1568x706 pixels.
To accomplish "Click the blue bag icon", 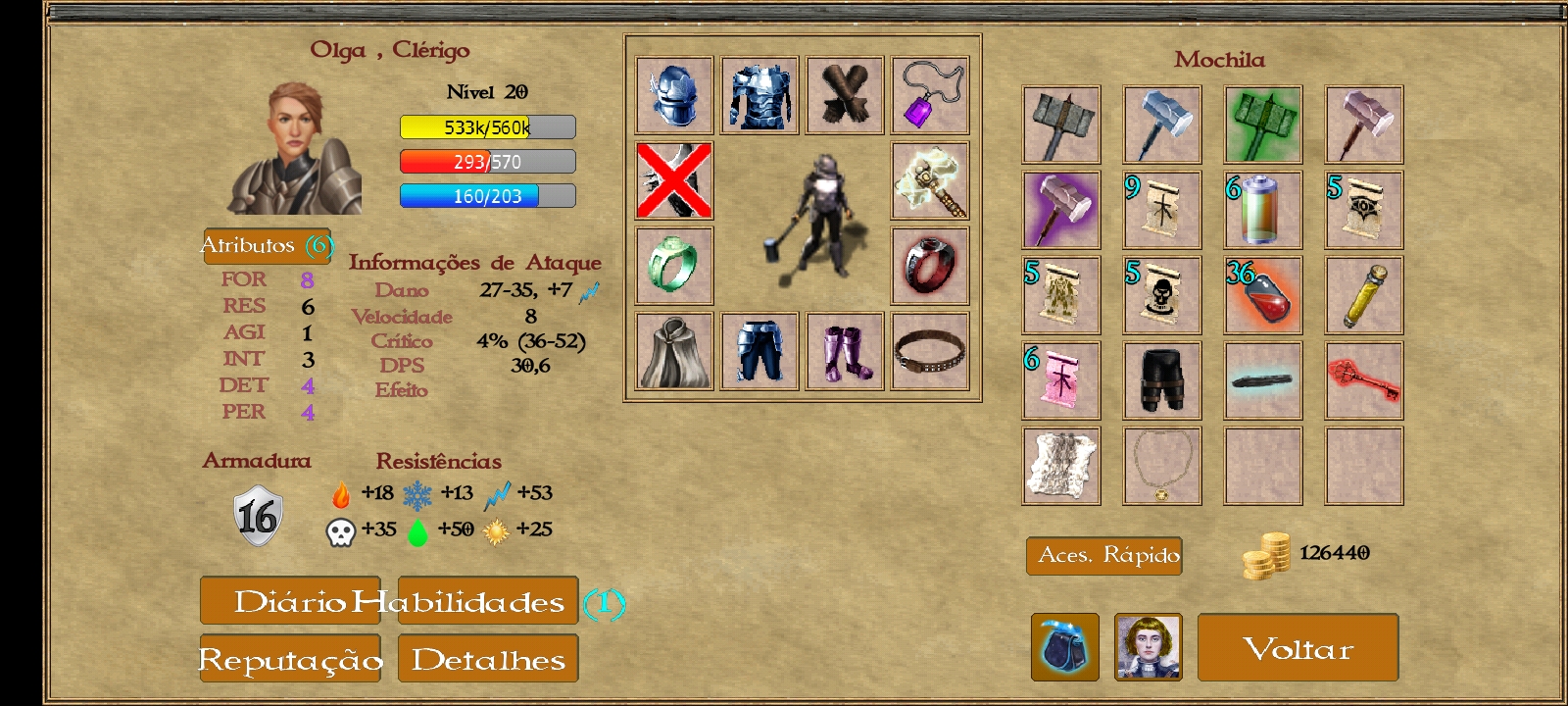I will pyautogui.click(x=1064, y=647).
